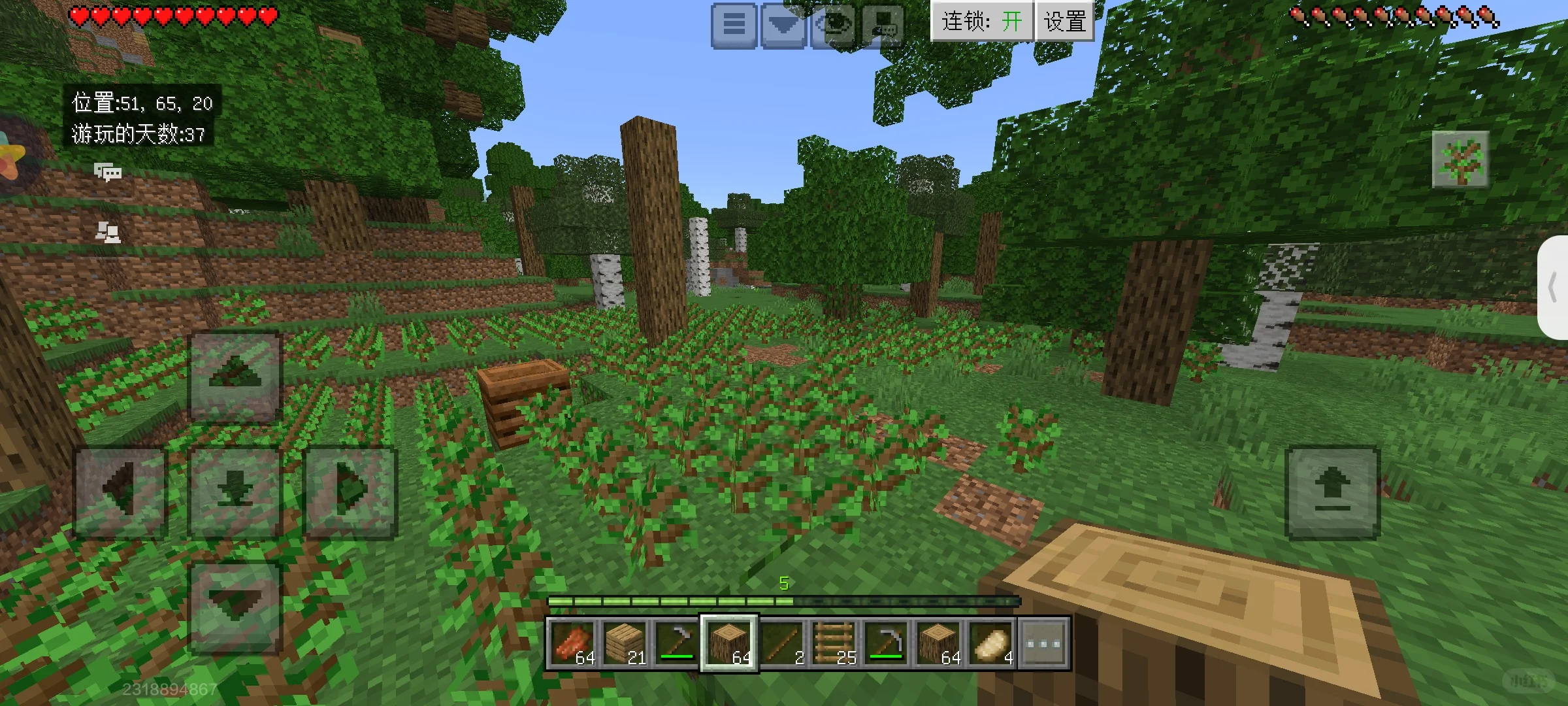Toggle the 连锁 chain-mining switch
Screen dimensions: 1568x706
coord(981,22)
